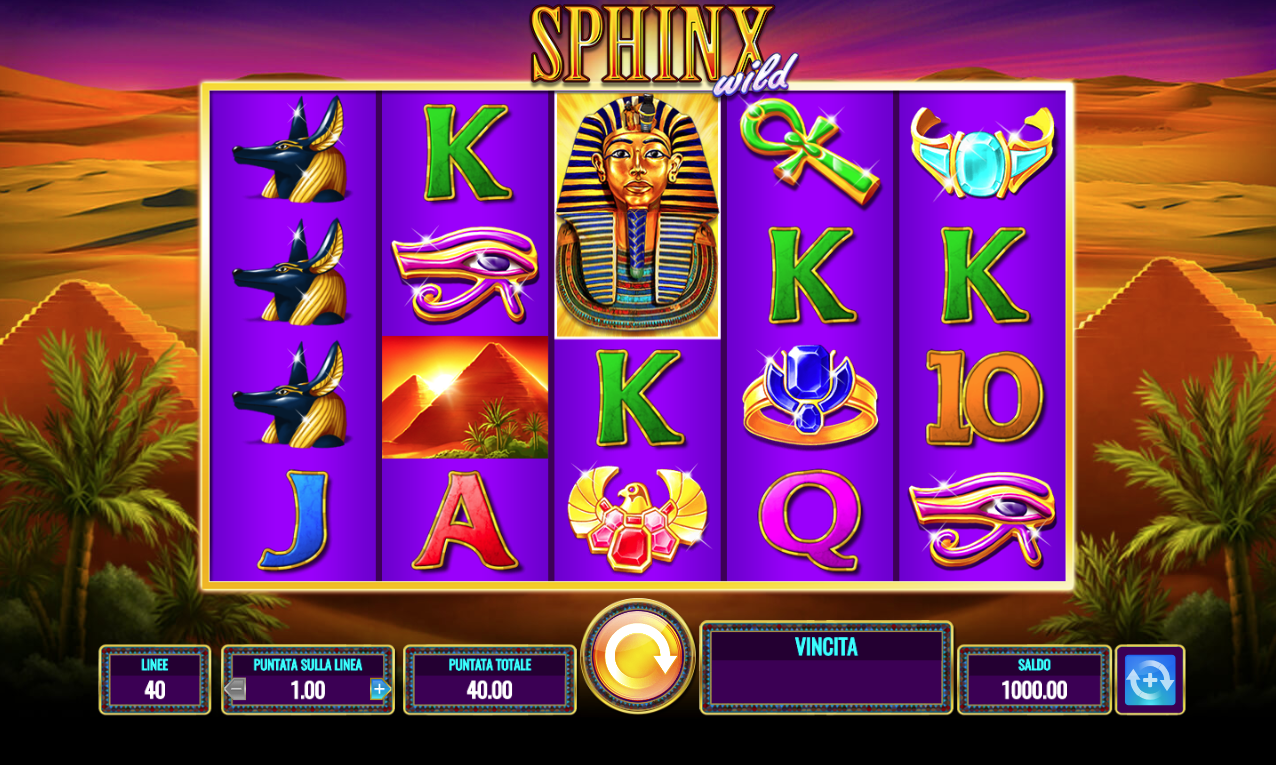1276x765 pixels.
Task: Open the blue autospin options button
Action: point(1150,680)
